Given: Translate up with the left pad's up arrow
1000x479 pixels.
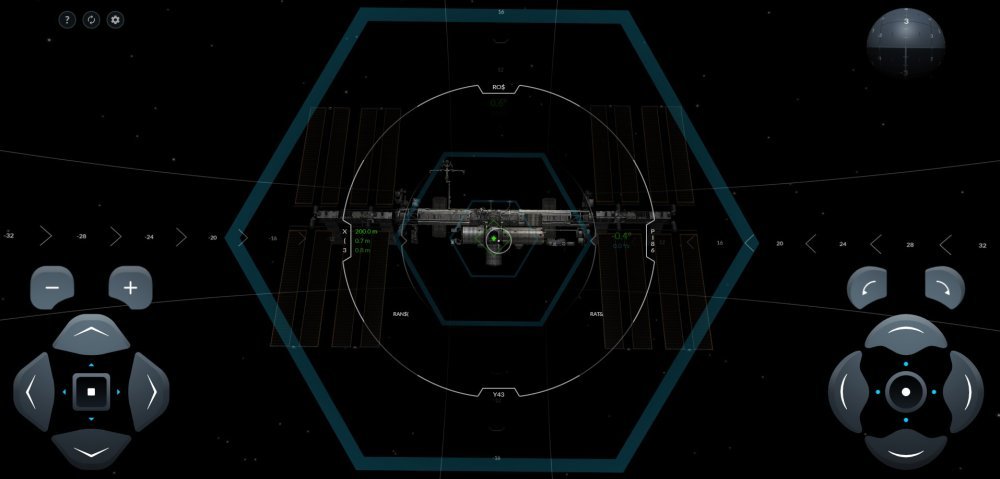Looking at the screenshot, I should point(91,334).
